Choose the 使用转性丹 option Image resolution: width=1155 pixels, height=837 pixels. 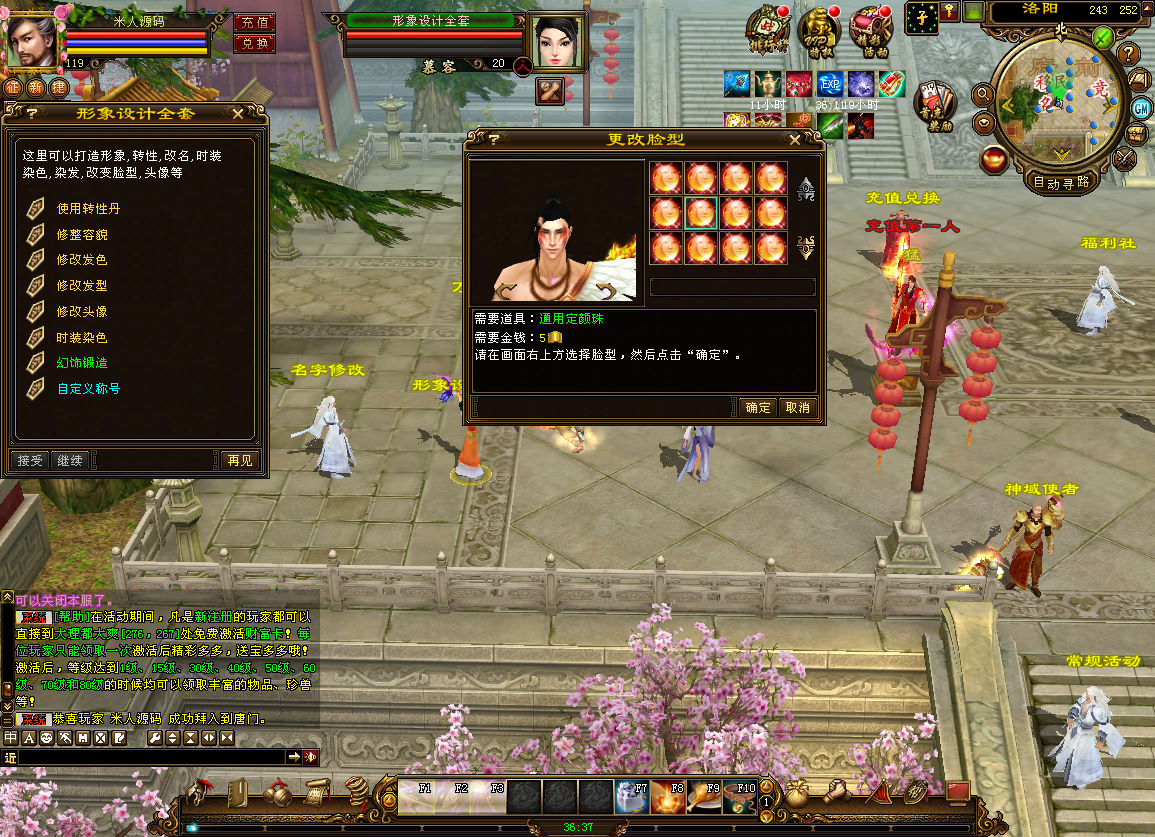pyautogui.click(x=88, y=209)
